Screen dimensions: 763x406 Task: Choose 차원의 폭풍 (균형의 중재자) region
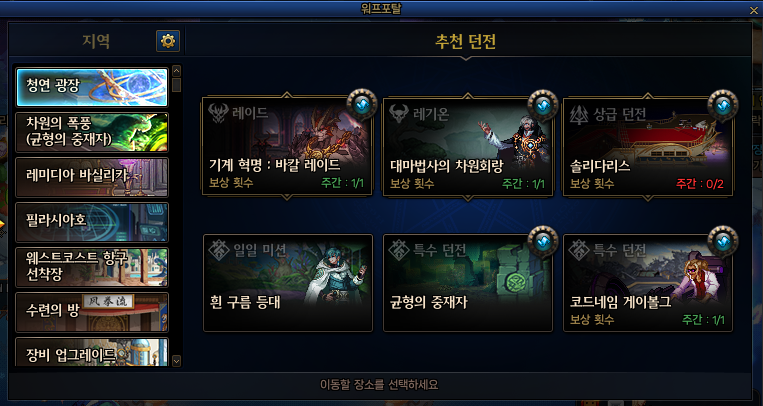pyautogui.click(x=92, y=131)
